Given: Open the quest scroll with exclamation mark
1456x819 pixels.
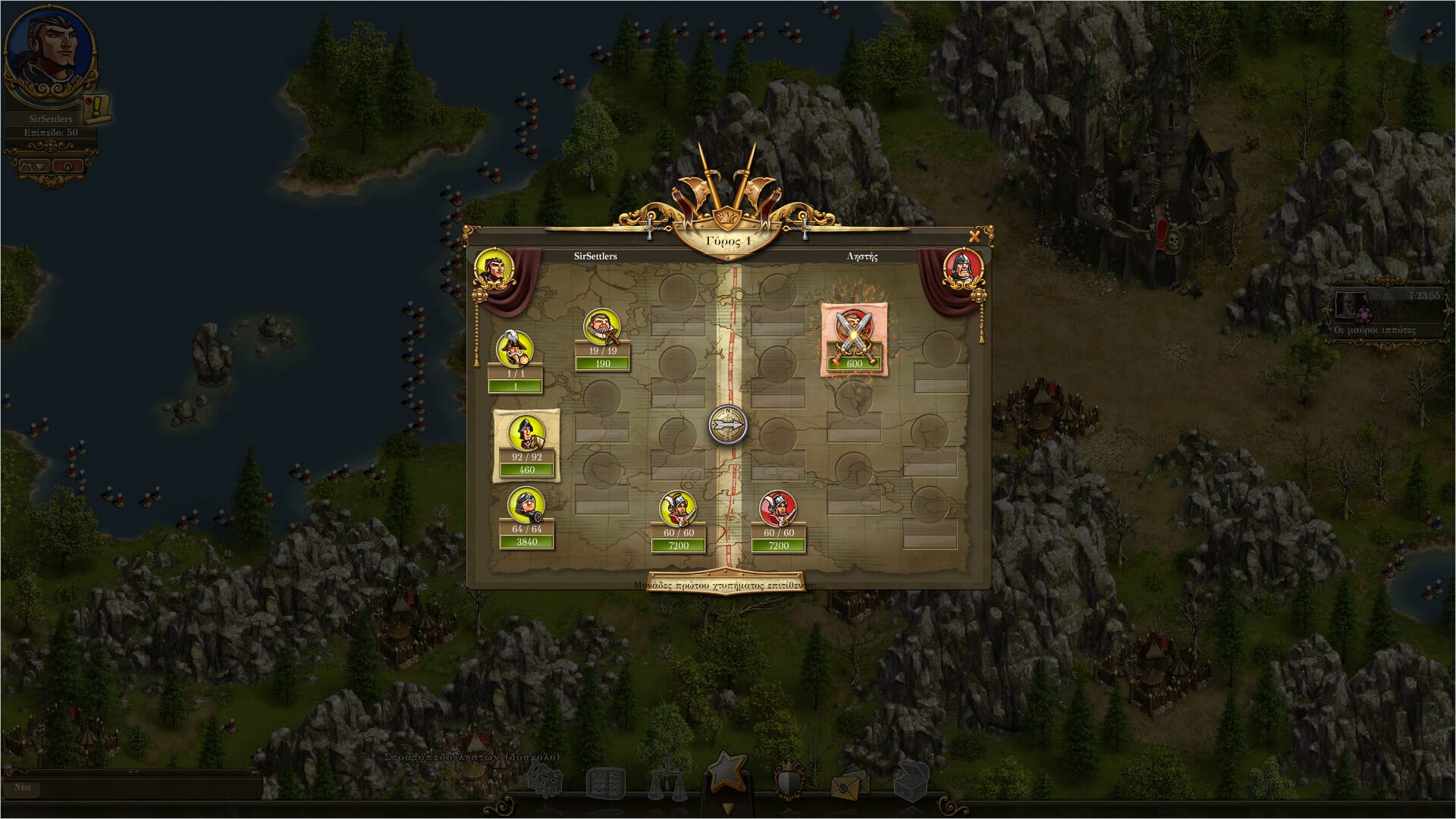Looking at the screenshot, I should [99, 108].
